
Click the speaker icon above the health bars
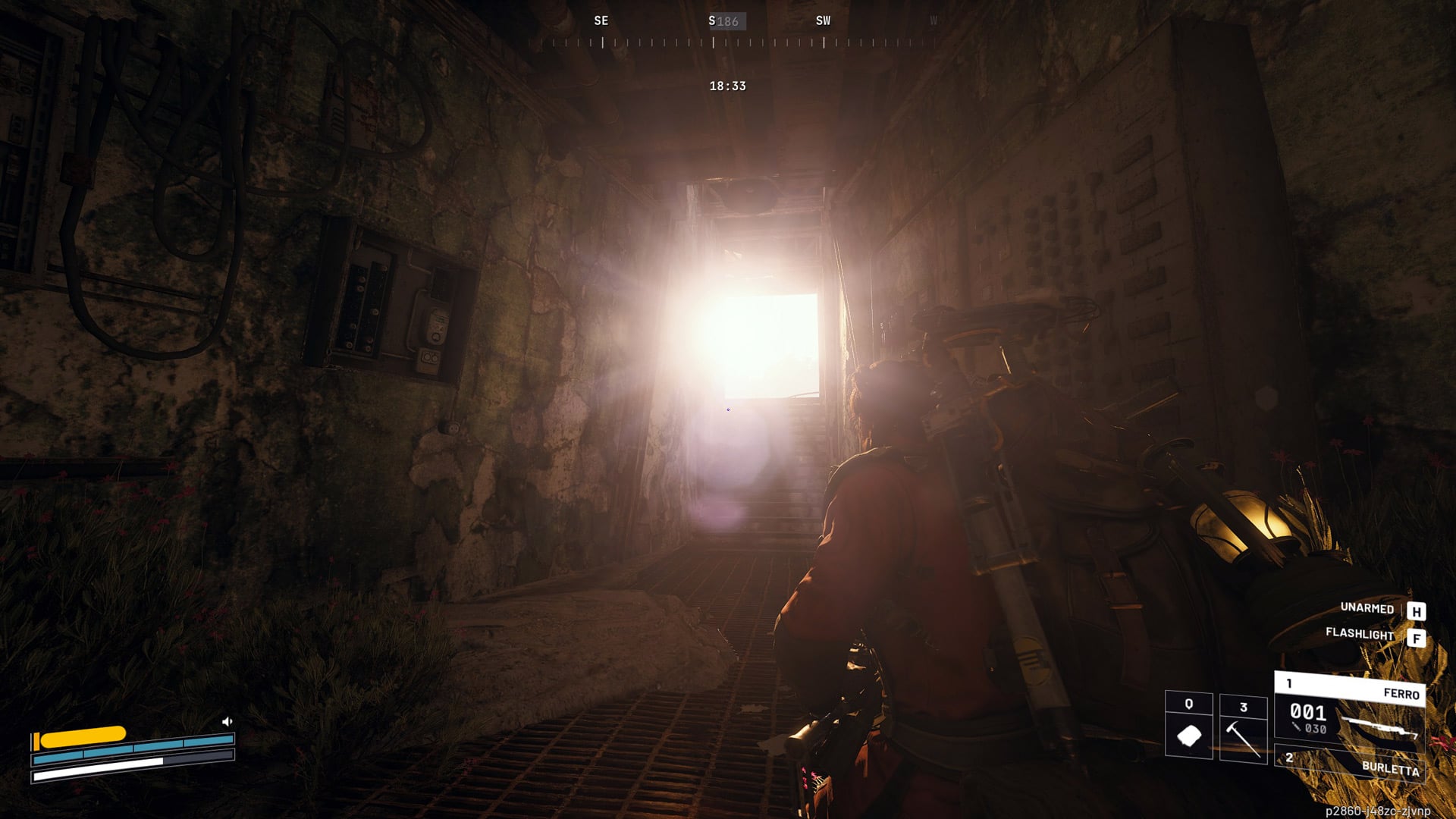(x=227, y=721)
